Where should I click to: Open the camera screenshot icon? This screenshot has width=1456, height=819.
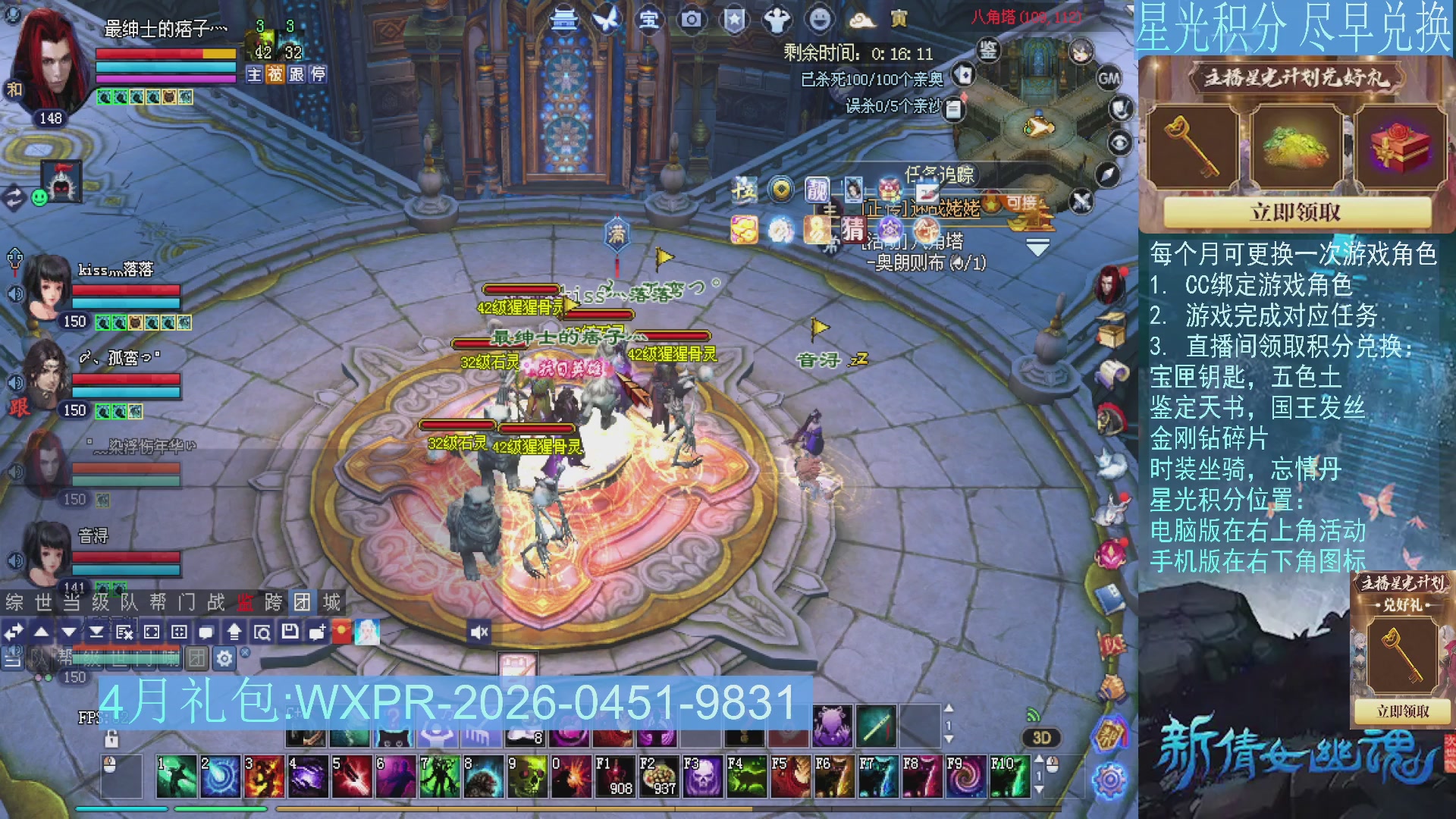[691, 20]
